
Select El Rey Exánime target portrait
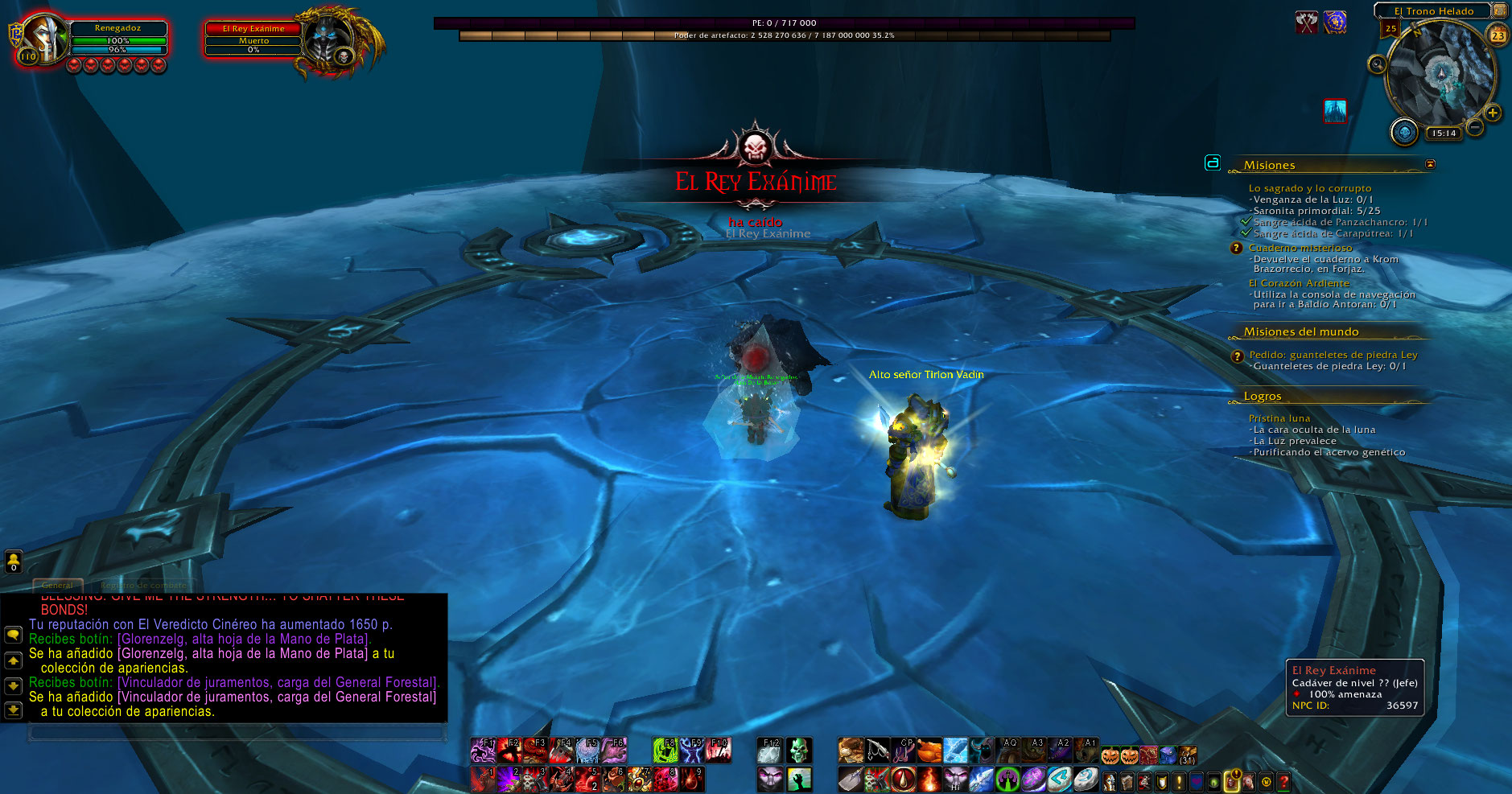coord(330,40)
